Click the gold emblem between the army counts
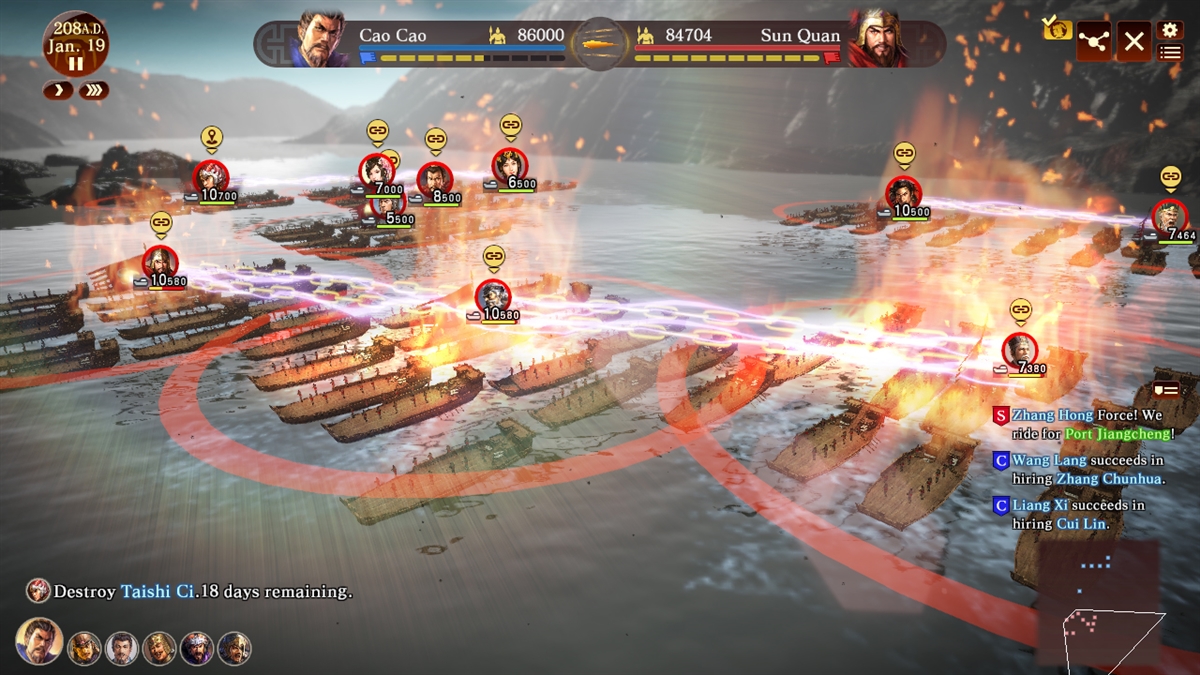 click(599, 43)
